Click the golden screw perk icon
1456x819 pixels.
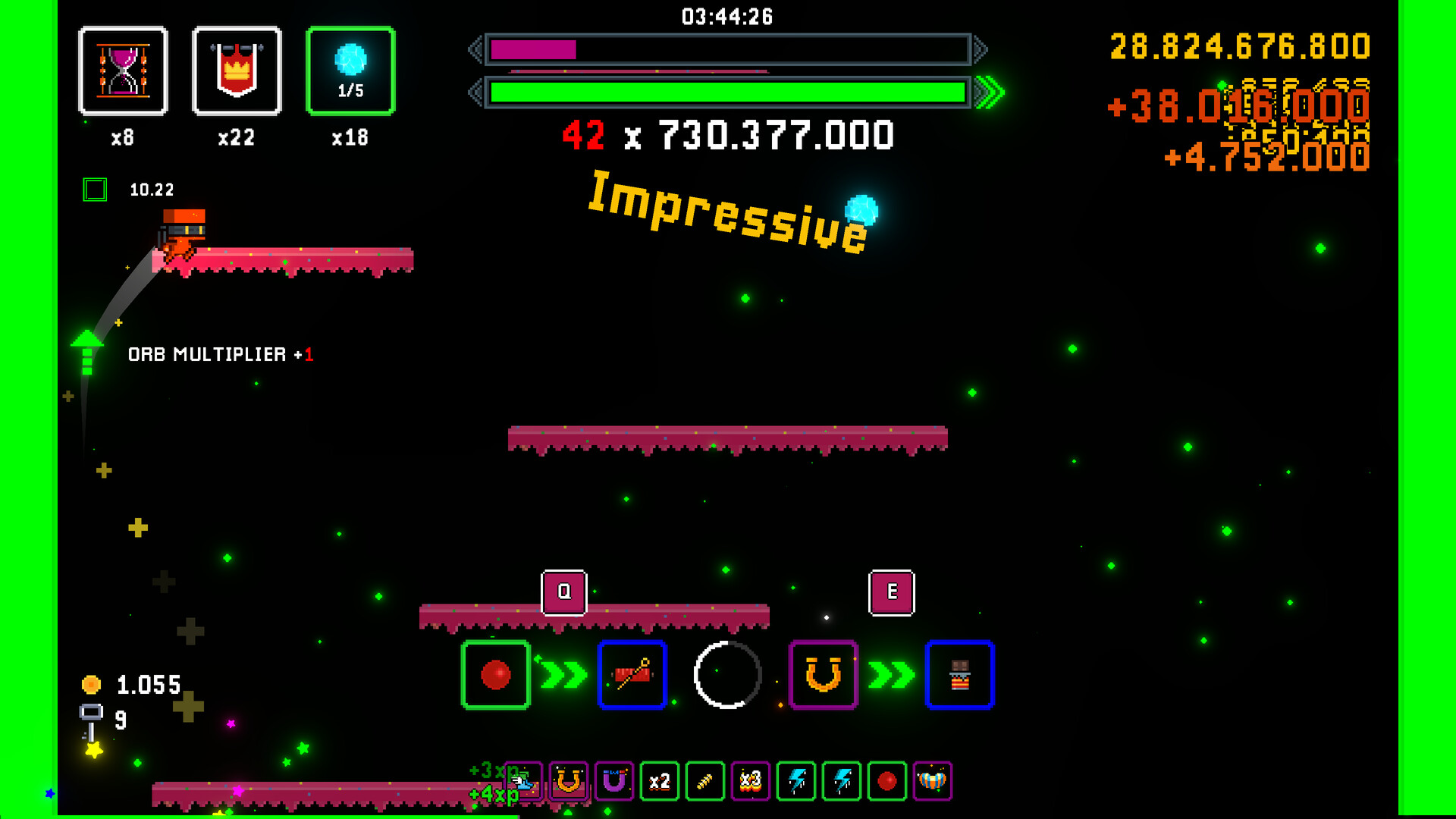pyautogui.click(x=704, y=781)
